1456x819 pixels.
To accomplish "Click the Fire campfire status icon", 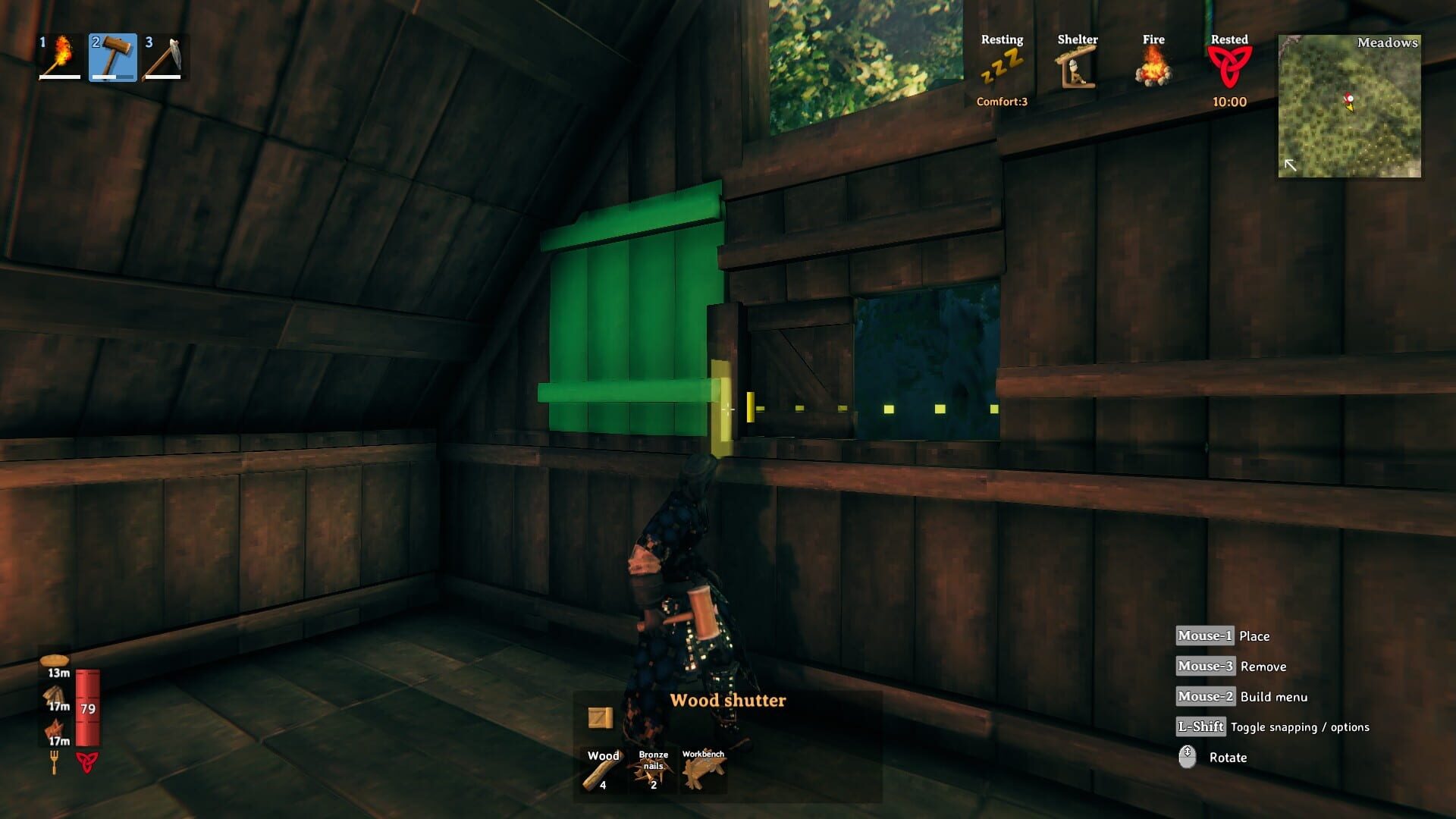I will click(1153, 67).
